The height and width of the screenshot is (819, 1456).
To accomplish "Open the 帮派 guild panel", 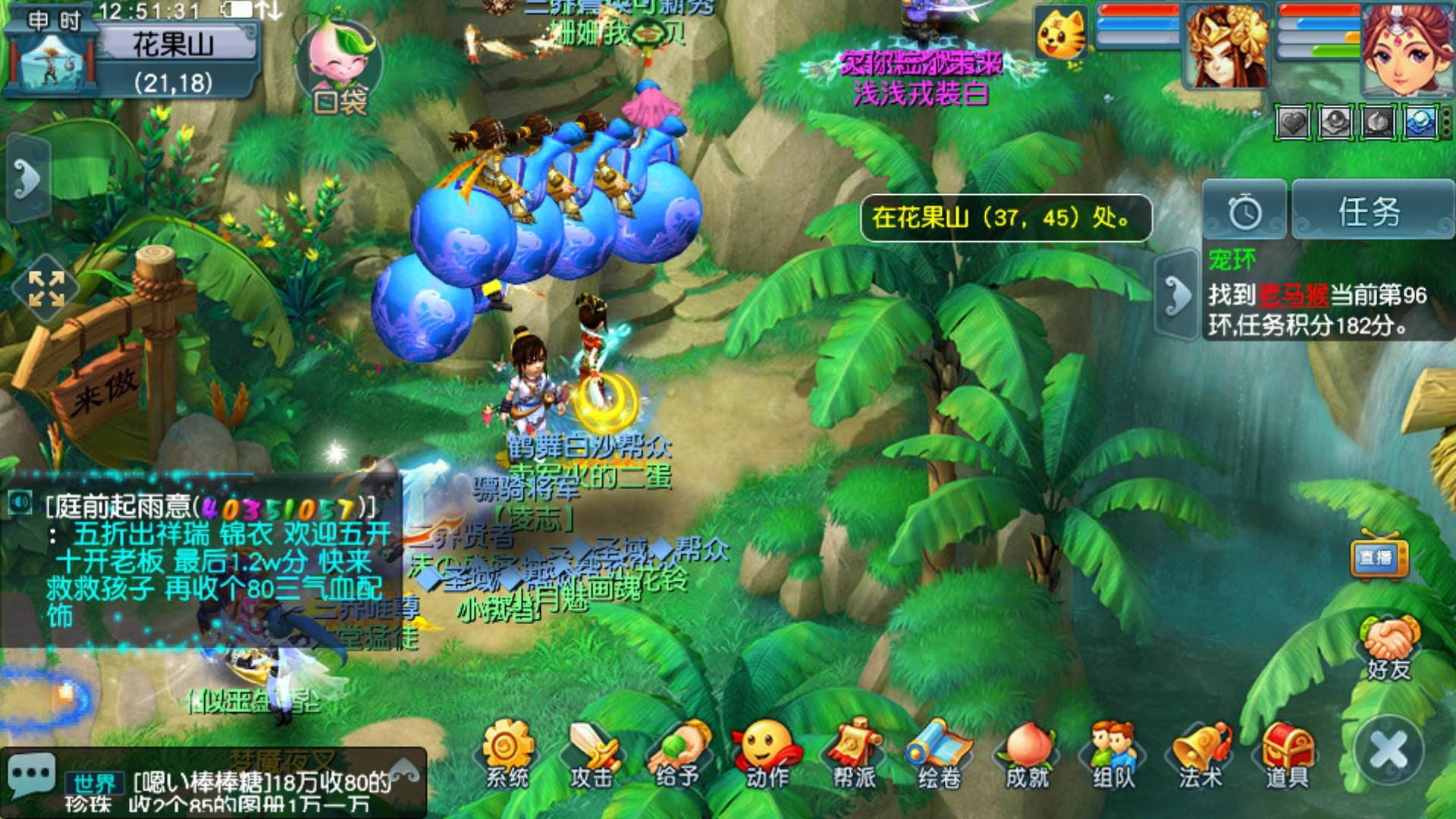I will click(854, 755).
